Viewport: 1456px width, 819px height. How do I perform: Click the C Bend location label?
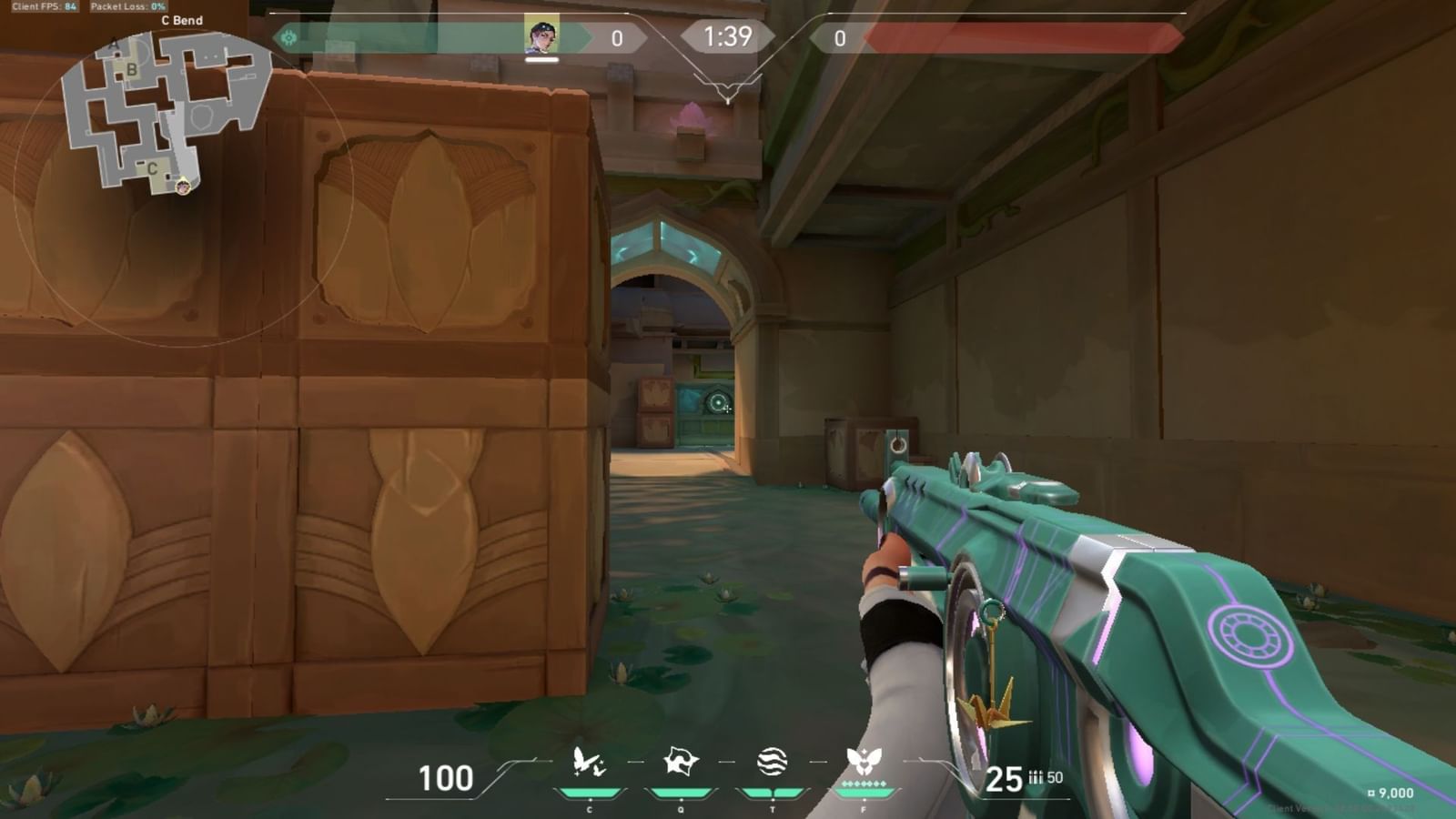click(x=182, y=19)
